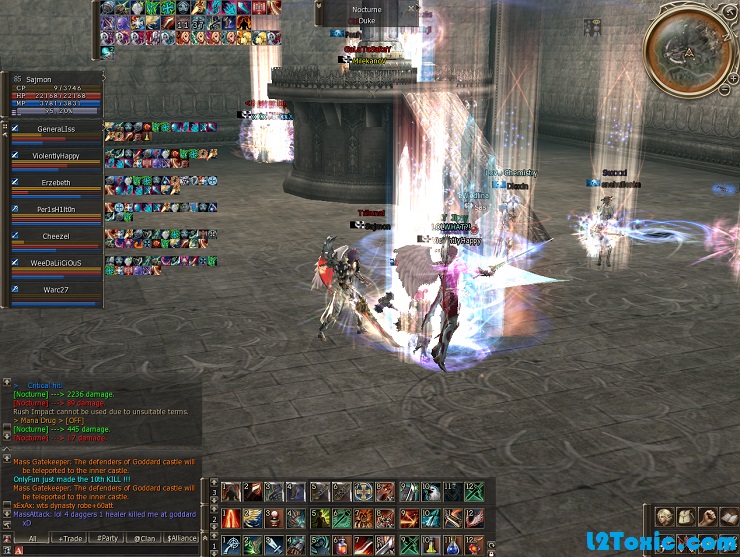Choose party member Per1sH1lt0n
Screen dimensions: 740x557
pos(56,209)
